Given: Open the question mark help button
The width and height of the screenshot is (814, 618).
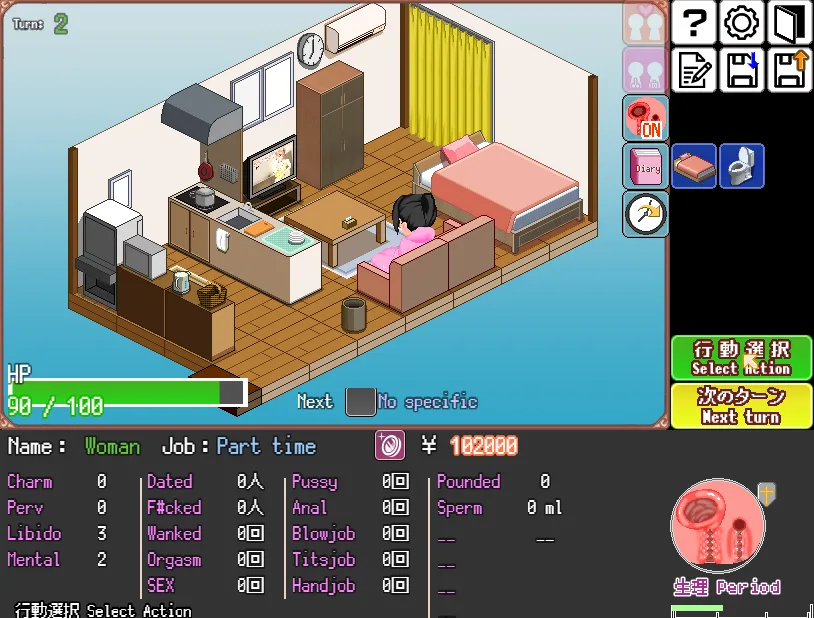Looking at the screenshot, I should pyautogui.click(x=696, y=23).
